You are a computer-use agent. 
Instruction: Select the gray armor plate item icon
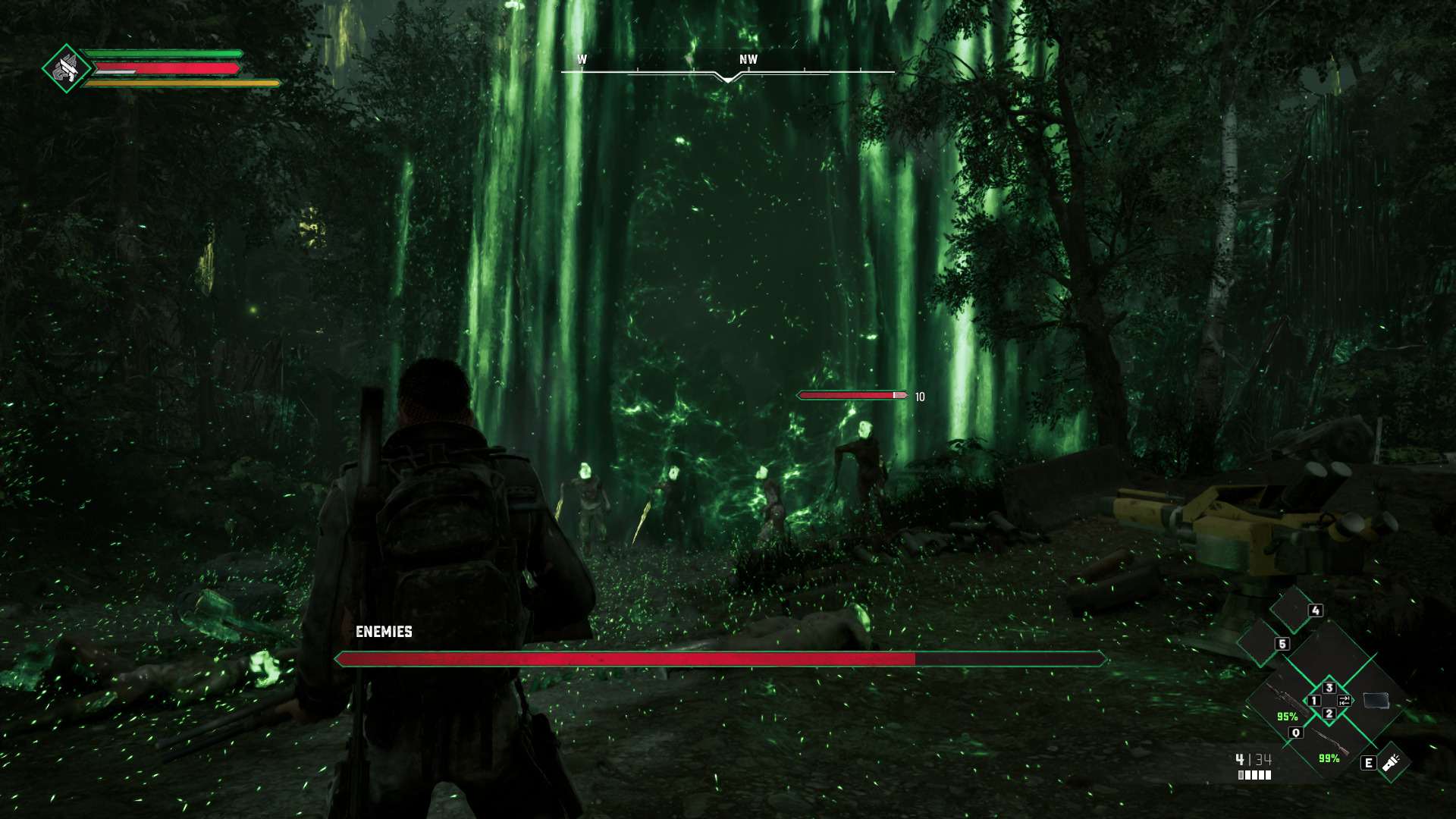(x=1376, y=701)
